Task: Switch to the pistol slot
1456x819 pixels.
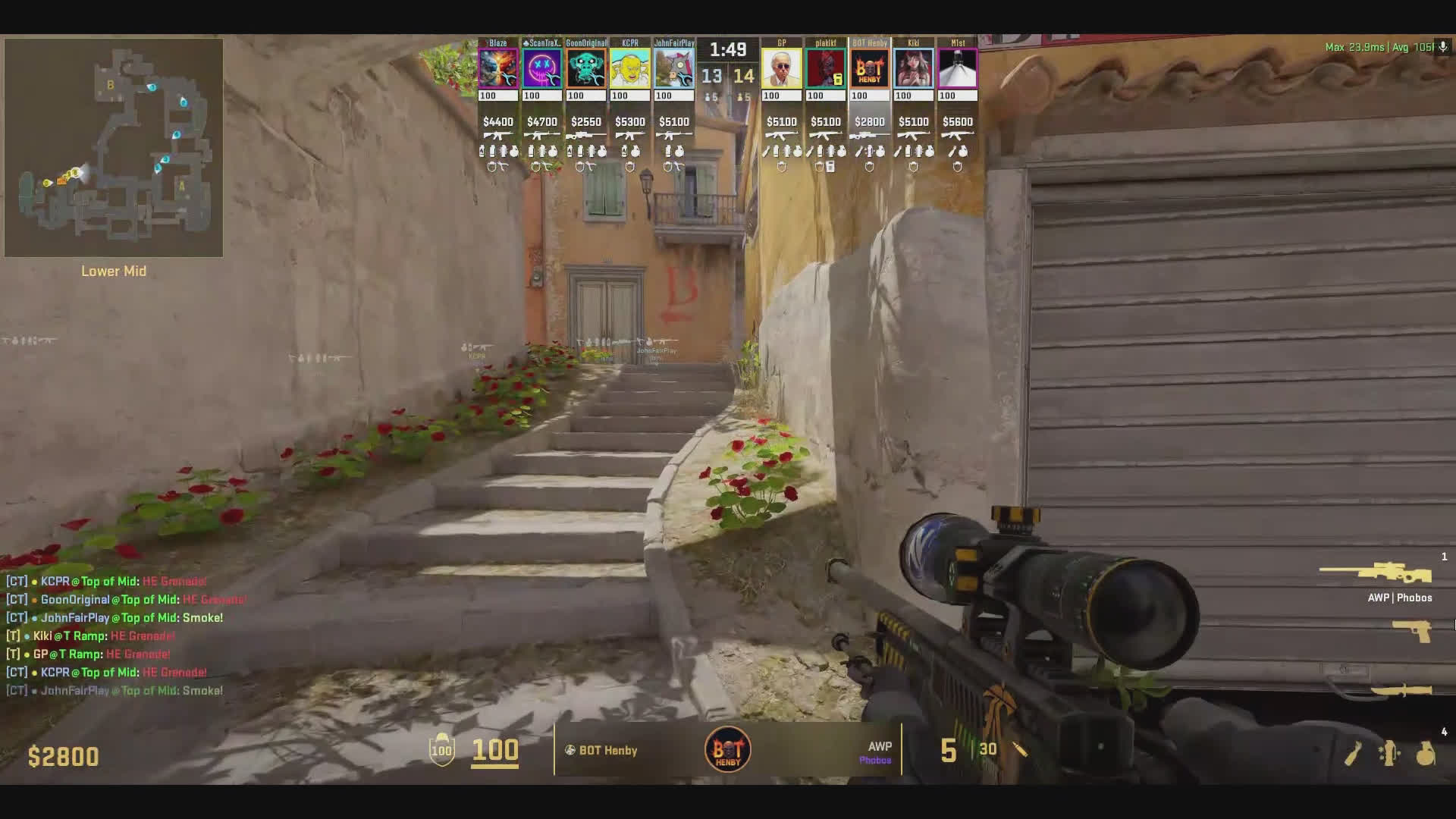Action: (1412, 631)
